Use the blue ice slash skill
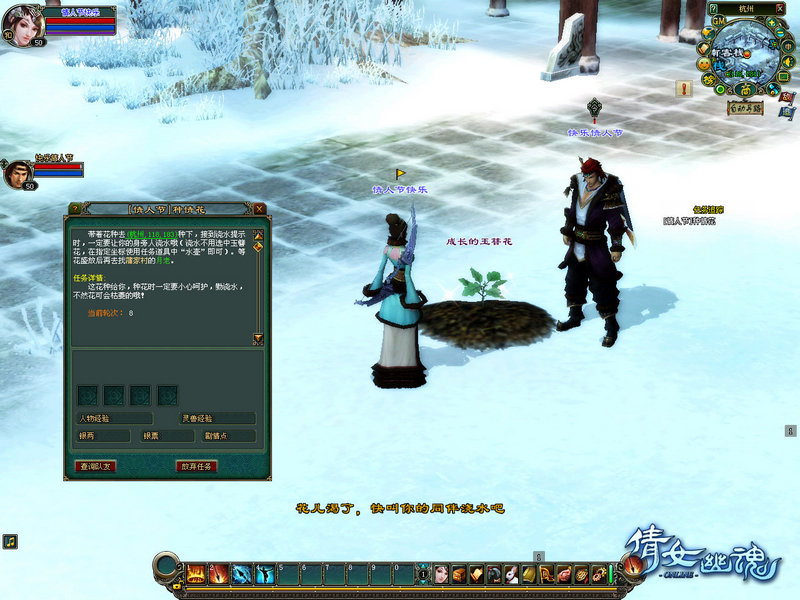 tap(242, 574)
